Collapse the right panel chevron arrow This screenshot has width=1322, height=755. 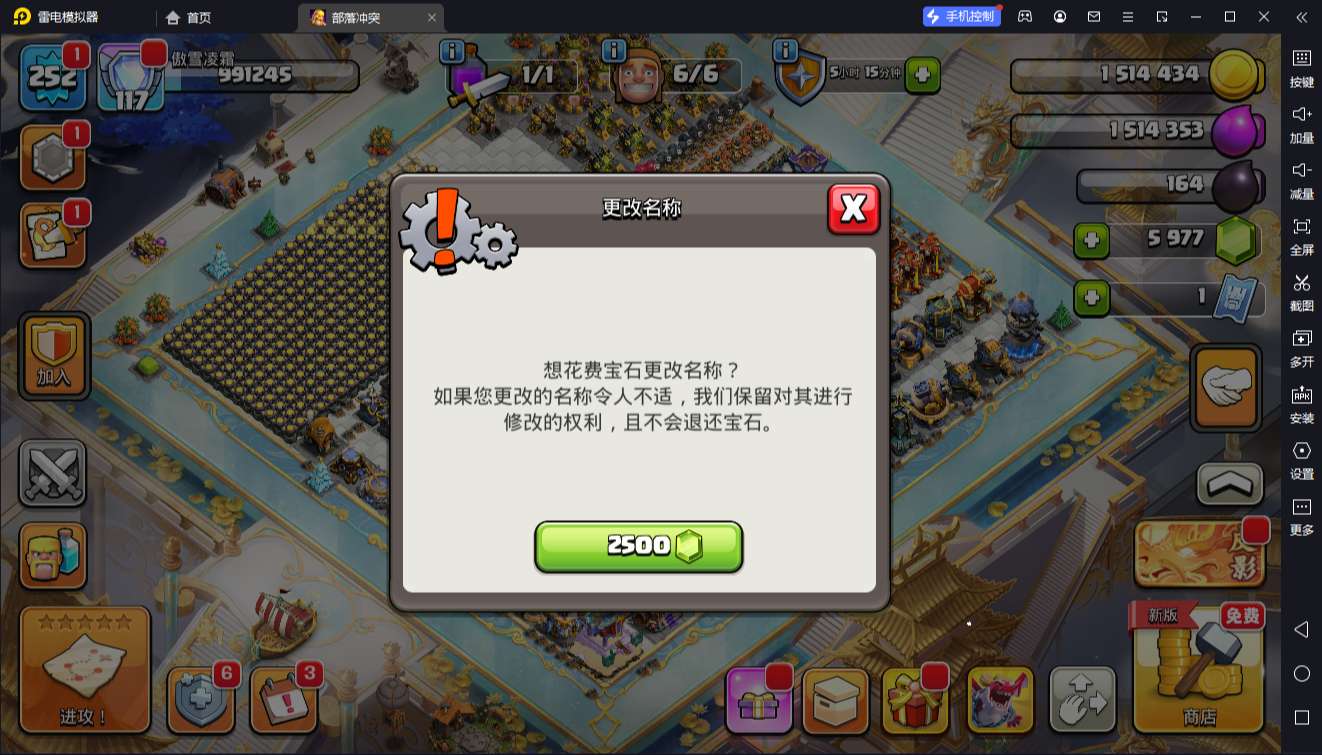[1302, 17]
